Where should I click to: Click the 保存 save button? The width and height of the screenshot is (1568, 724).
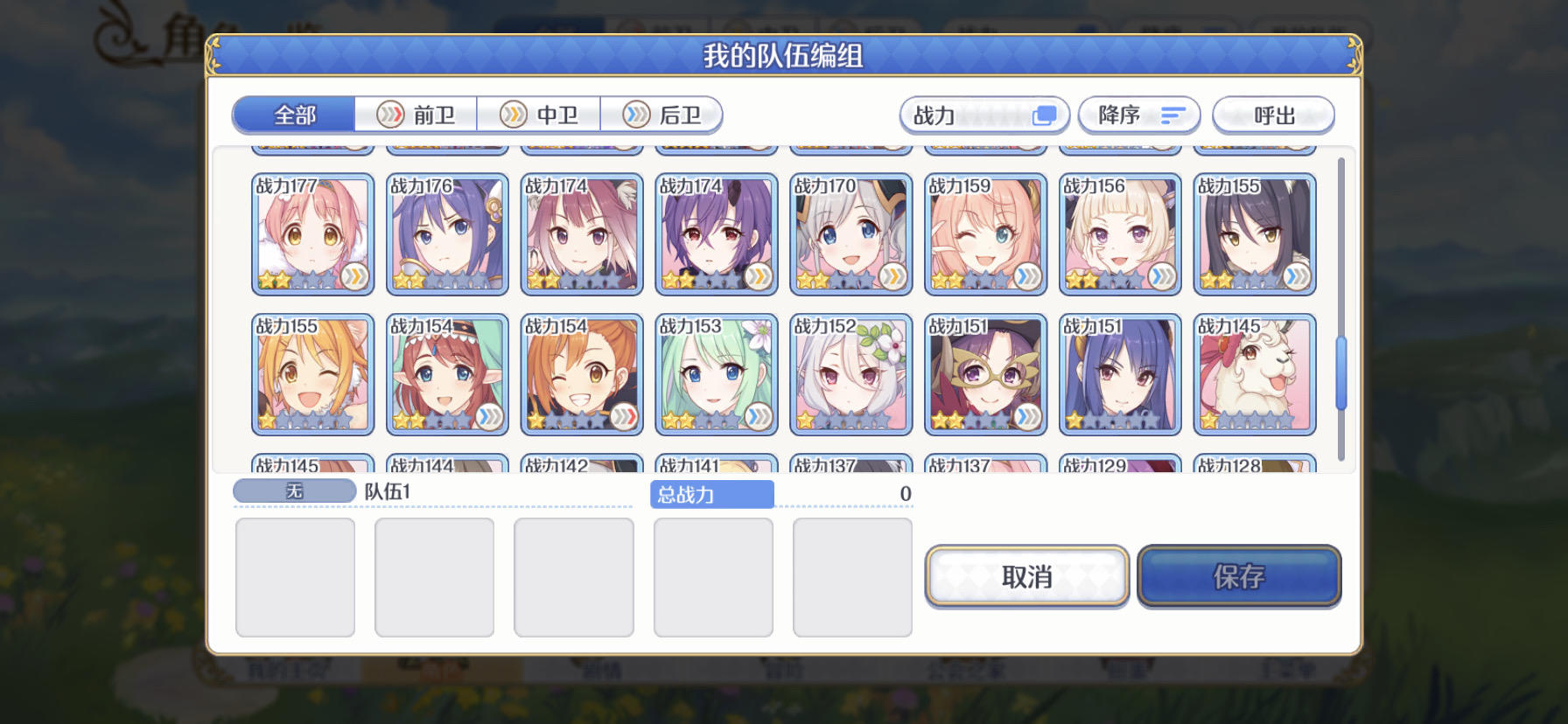tap(1240, 576)
